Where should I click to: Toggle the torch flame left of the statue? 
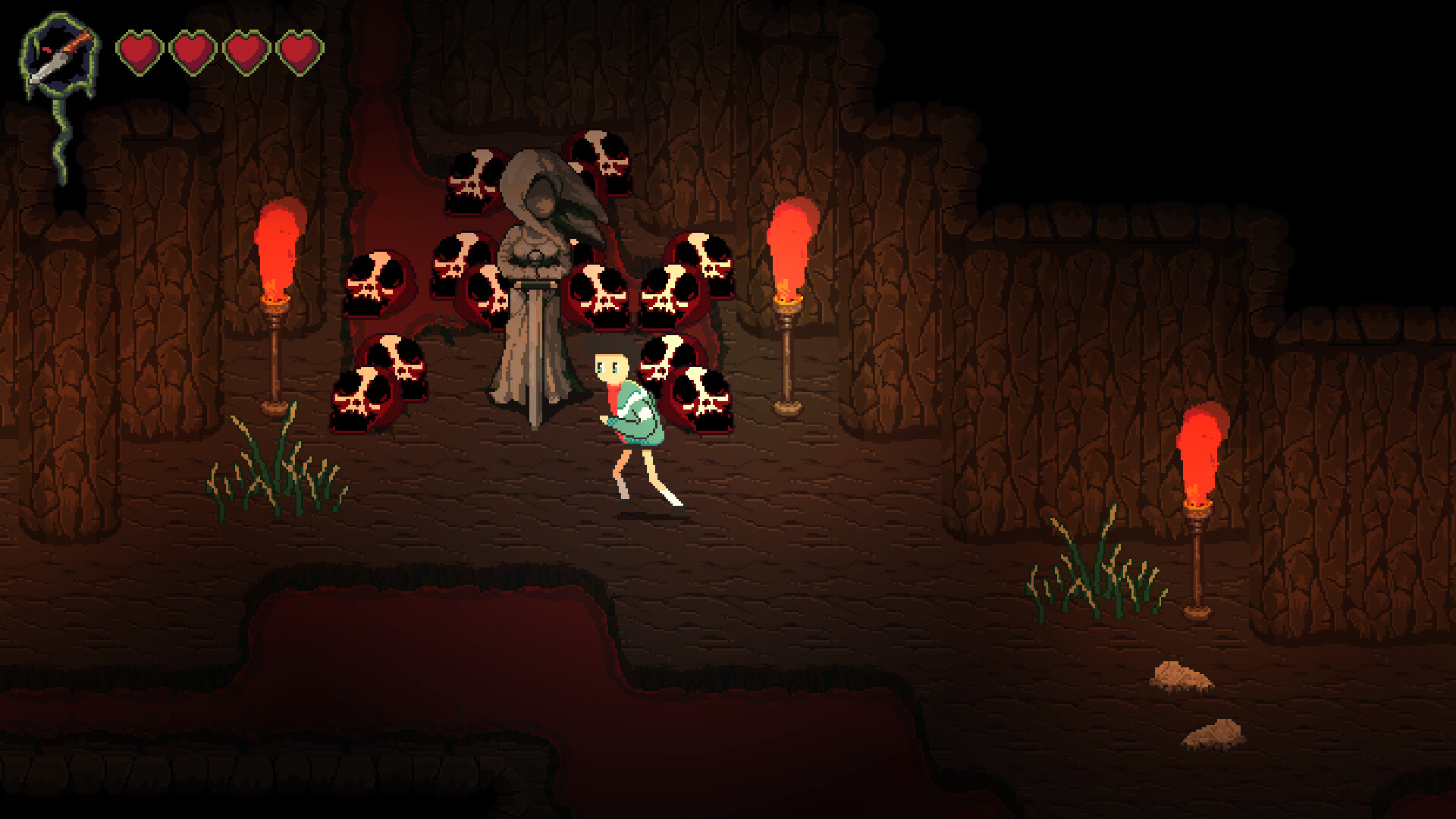pyautogui.click(x=277, y=250)
